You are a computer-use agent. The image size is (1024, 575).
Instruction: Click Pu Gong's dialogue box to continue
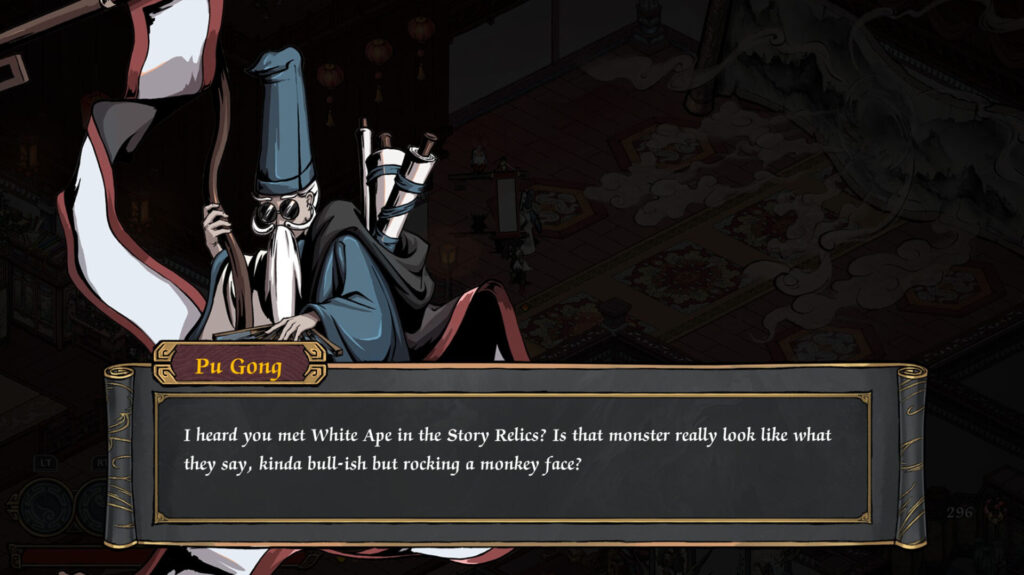pyautogui.click(x=511, y=455)
